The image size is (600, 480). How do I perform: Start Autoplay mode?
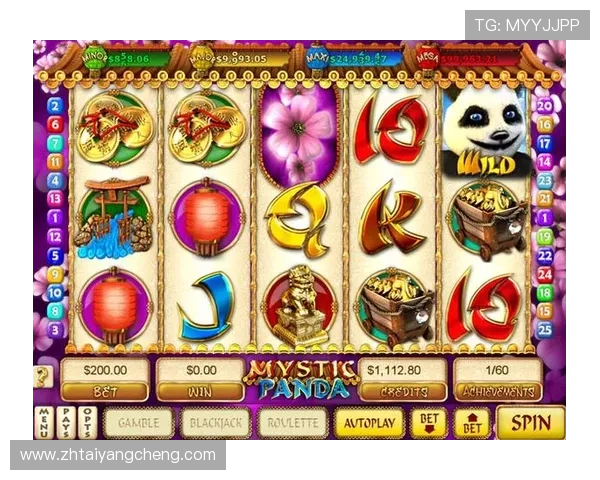(x=370, y=423)
